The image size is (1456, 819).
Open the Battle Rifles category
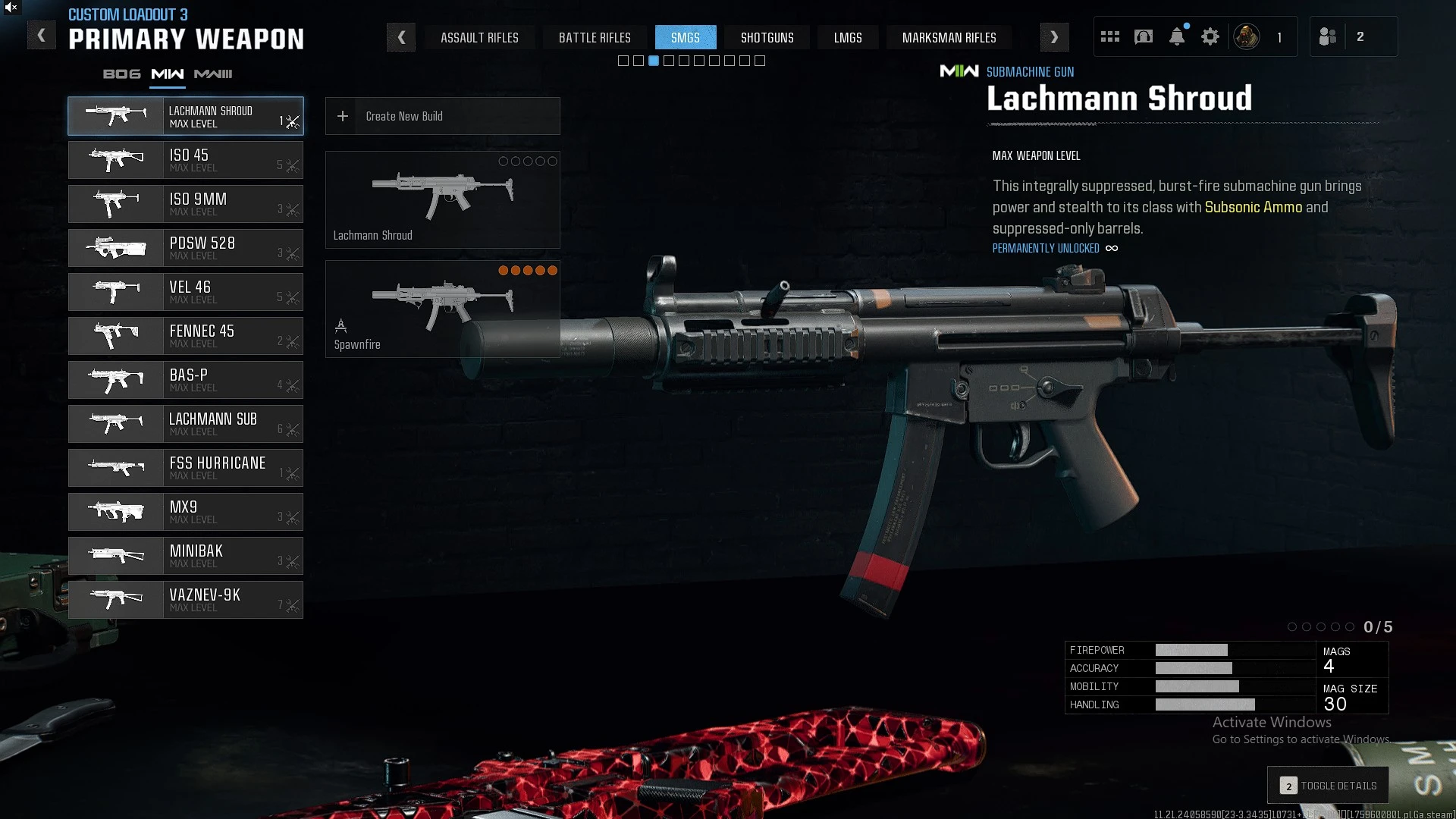[x=595, y=37]
